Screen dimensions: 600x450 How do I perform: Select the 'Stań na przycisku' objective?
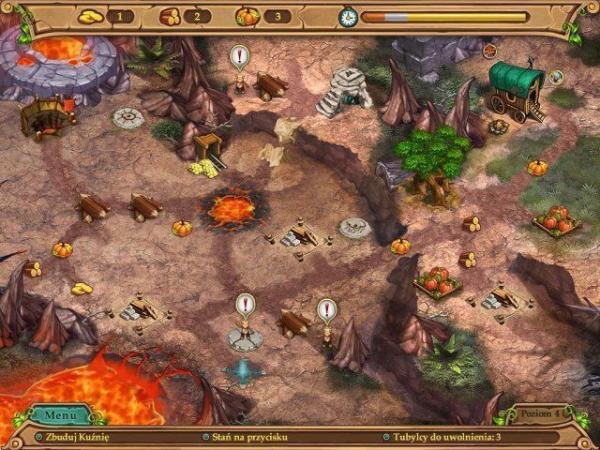click(x=247, y=437)
